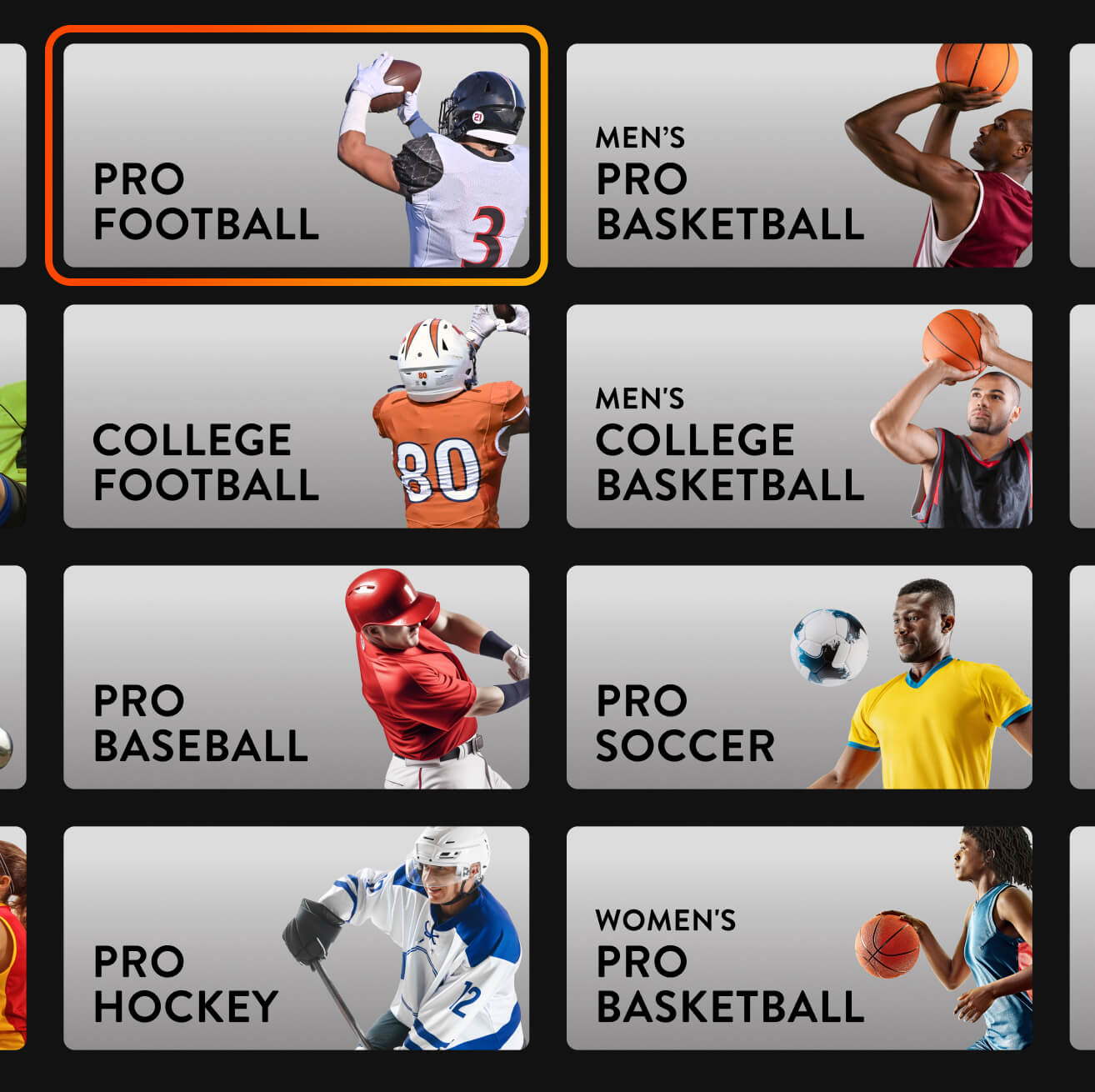This screenshot has height=1092, width=1095.
Task: Select the highlighted Pro Football tile
Action: point(296,154)
